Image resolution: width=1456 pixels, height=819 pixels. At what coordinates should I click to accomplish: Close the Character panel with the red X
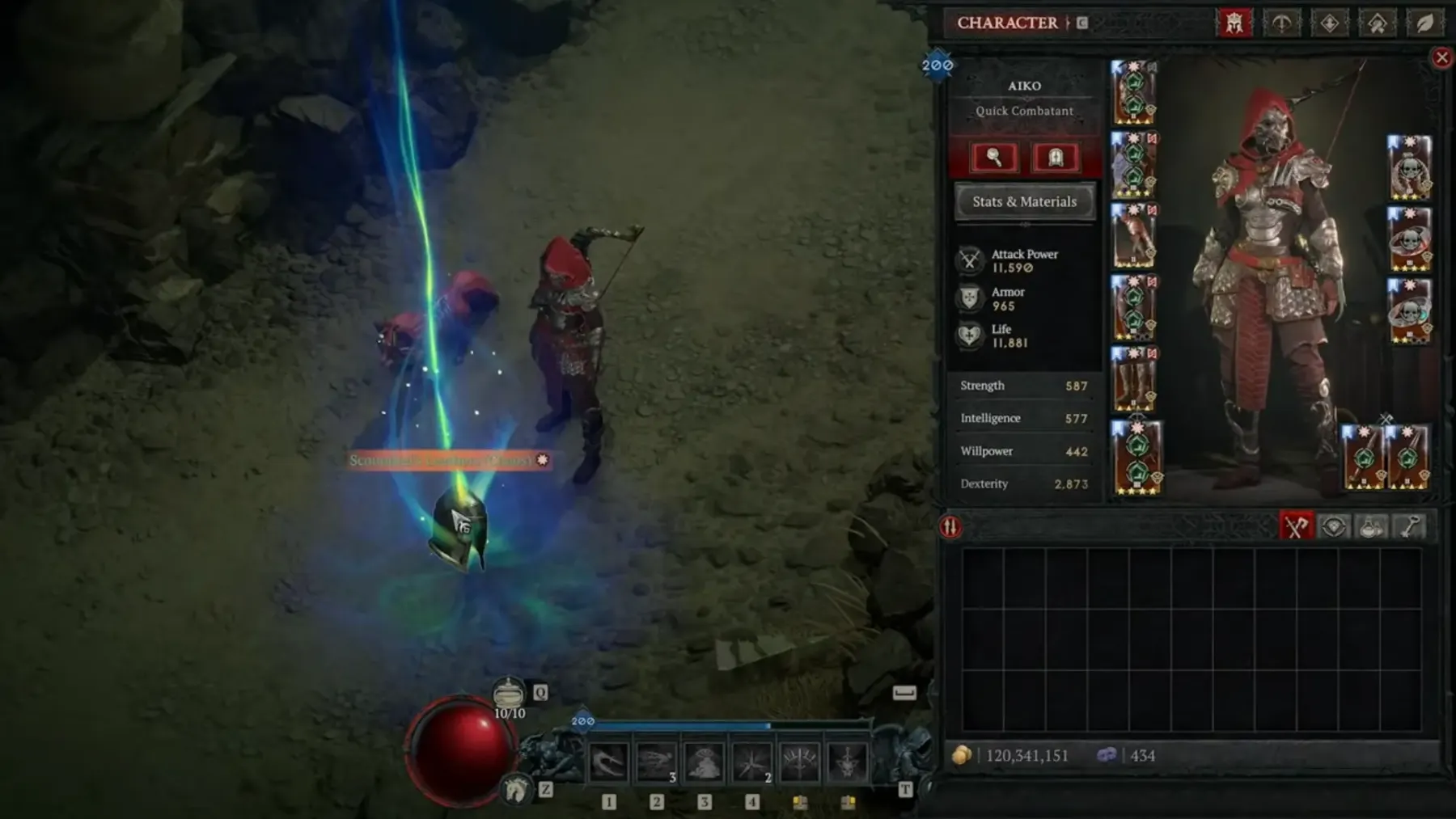[x=1441, y=57]
